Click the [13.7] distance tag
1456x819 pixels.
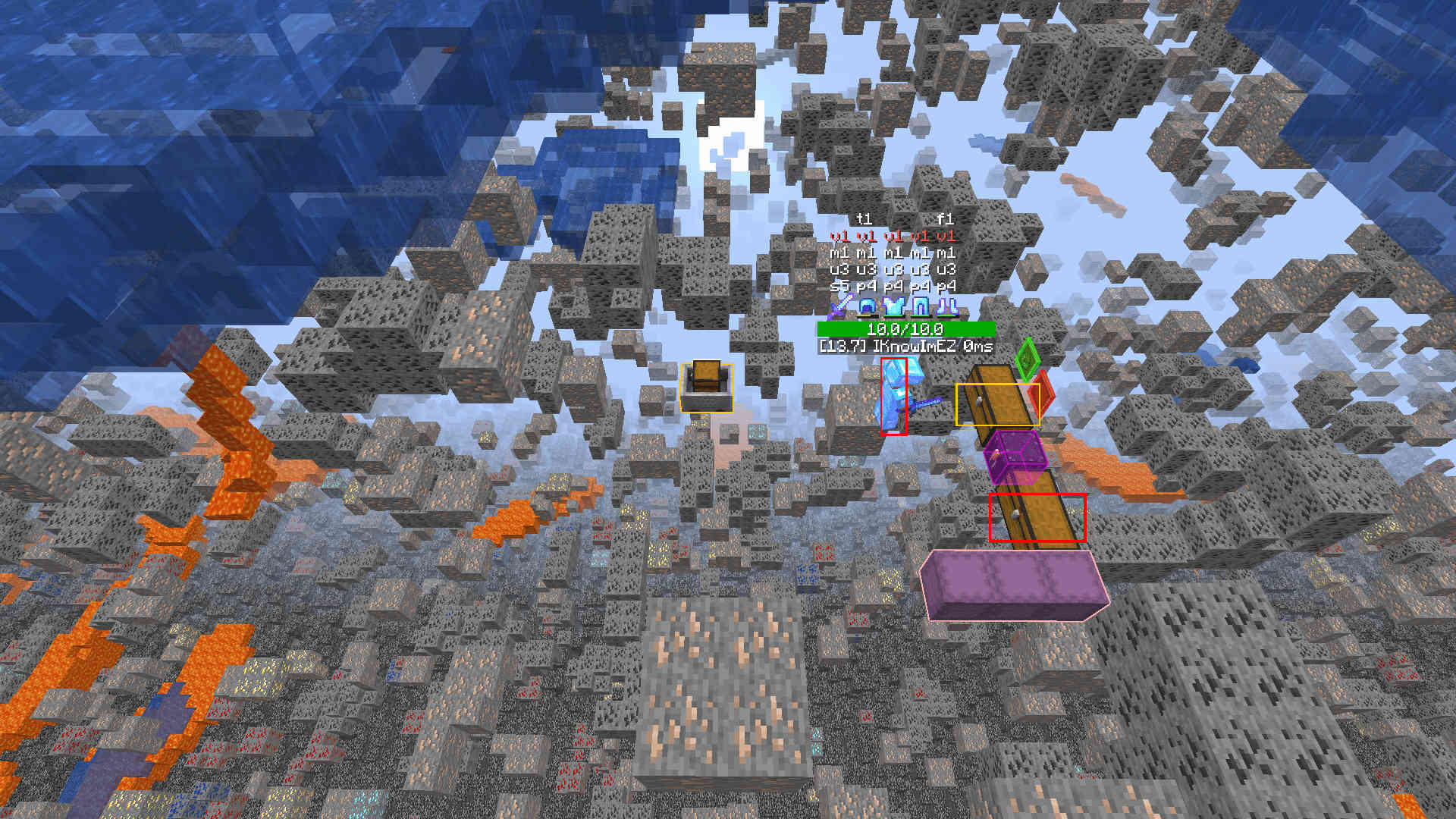click(x=843, y=346)
